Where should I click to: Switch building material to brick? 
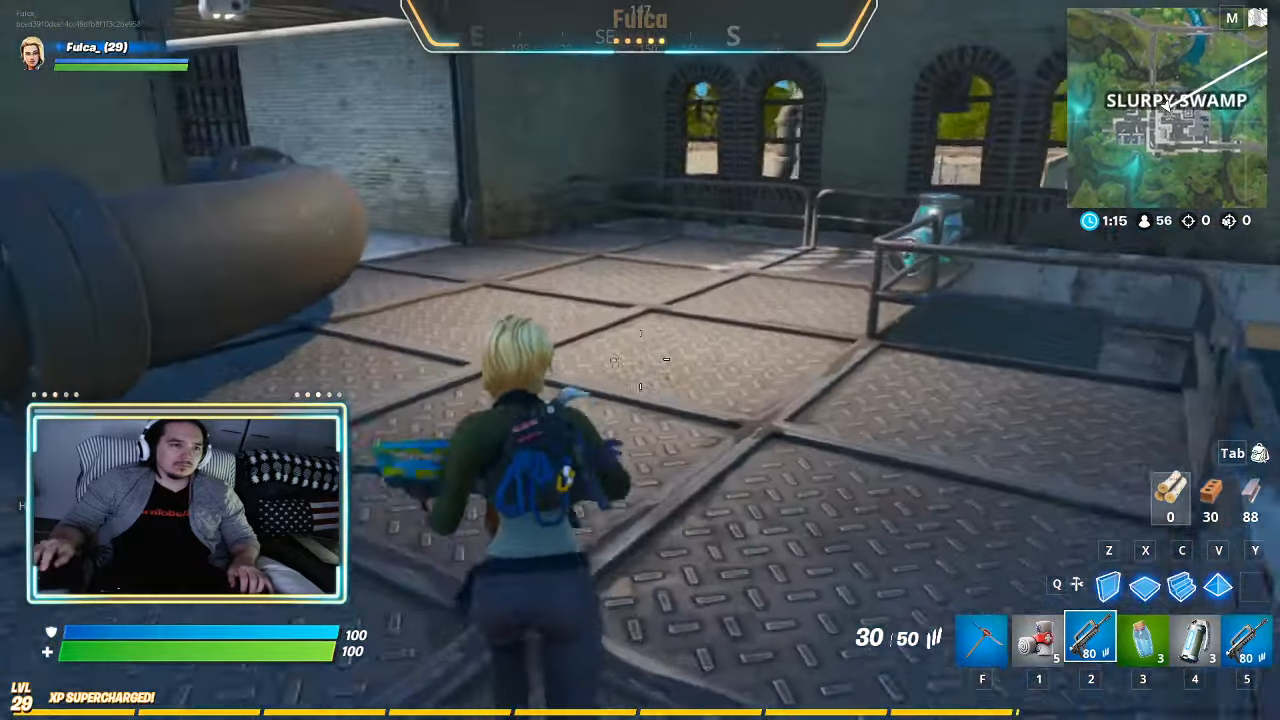pos(1210,491)
